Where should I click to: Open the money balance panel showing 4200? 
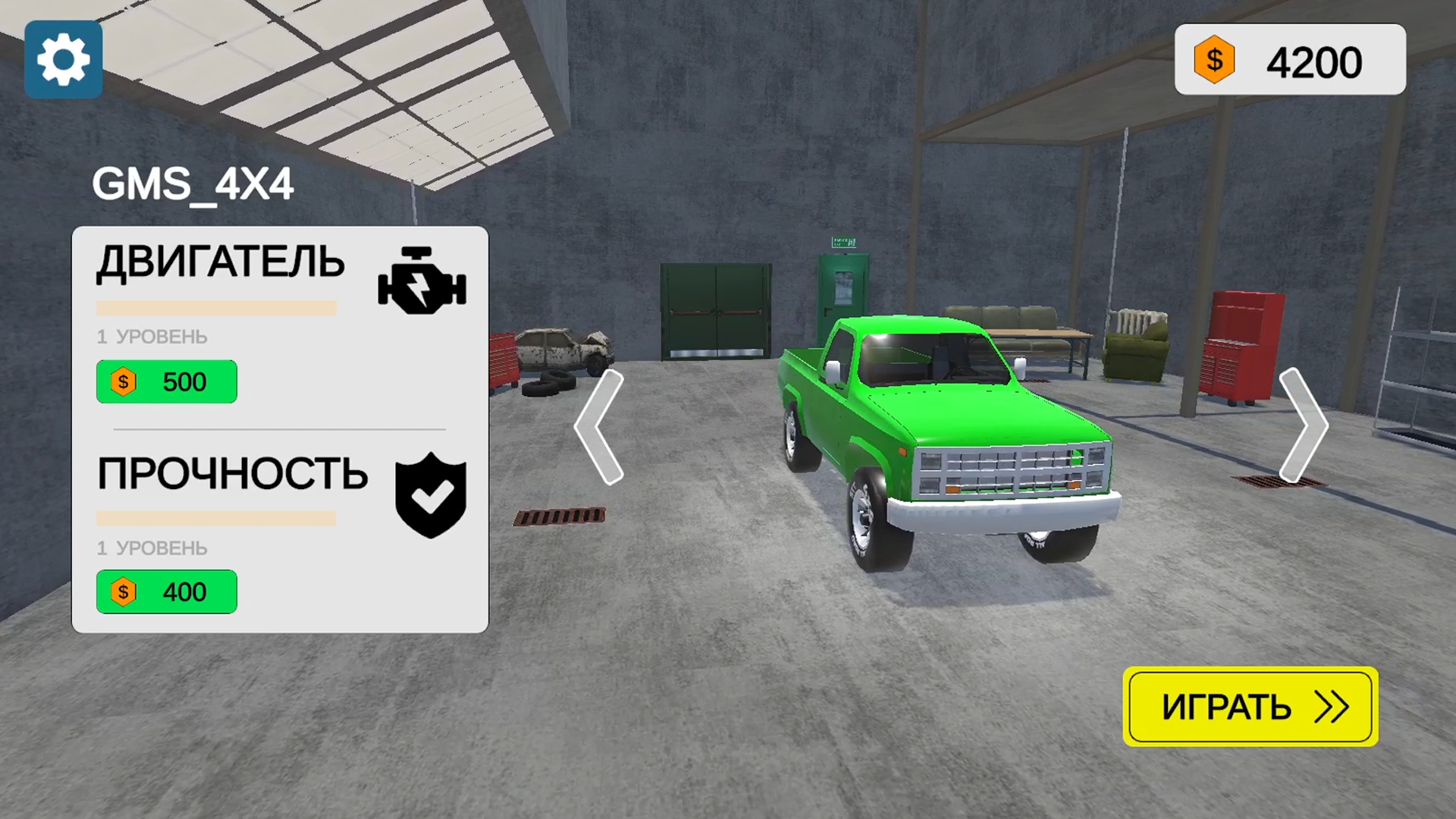click(1289, 59)
